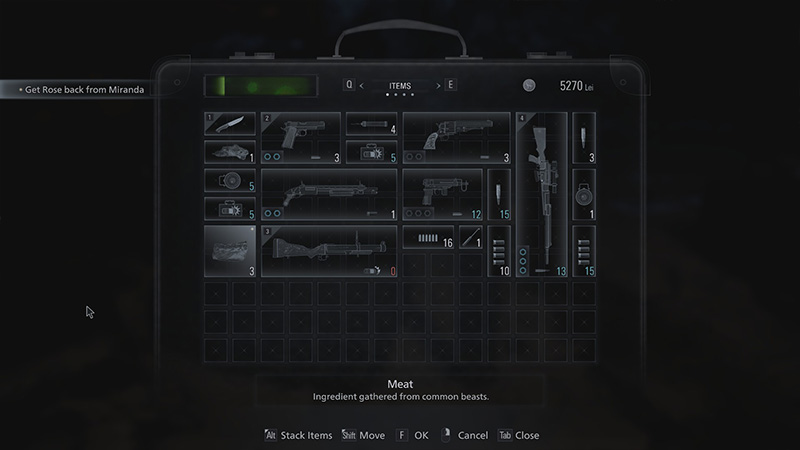Select the M1911 pistol in the case
This screenshot has height=450, width=800.
[x=301, y=137]
